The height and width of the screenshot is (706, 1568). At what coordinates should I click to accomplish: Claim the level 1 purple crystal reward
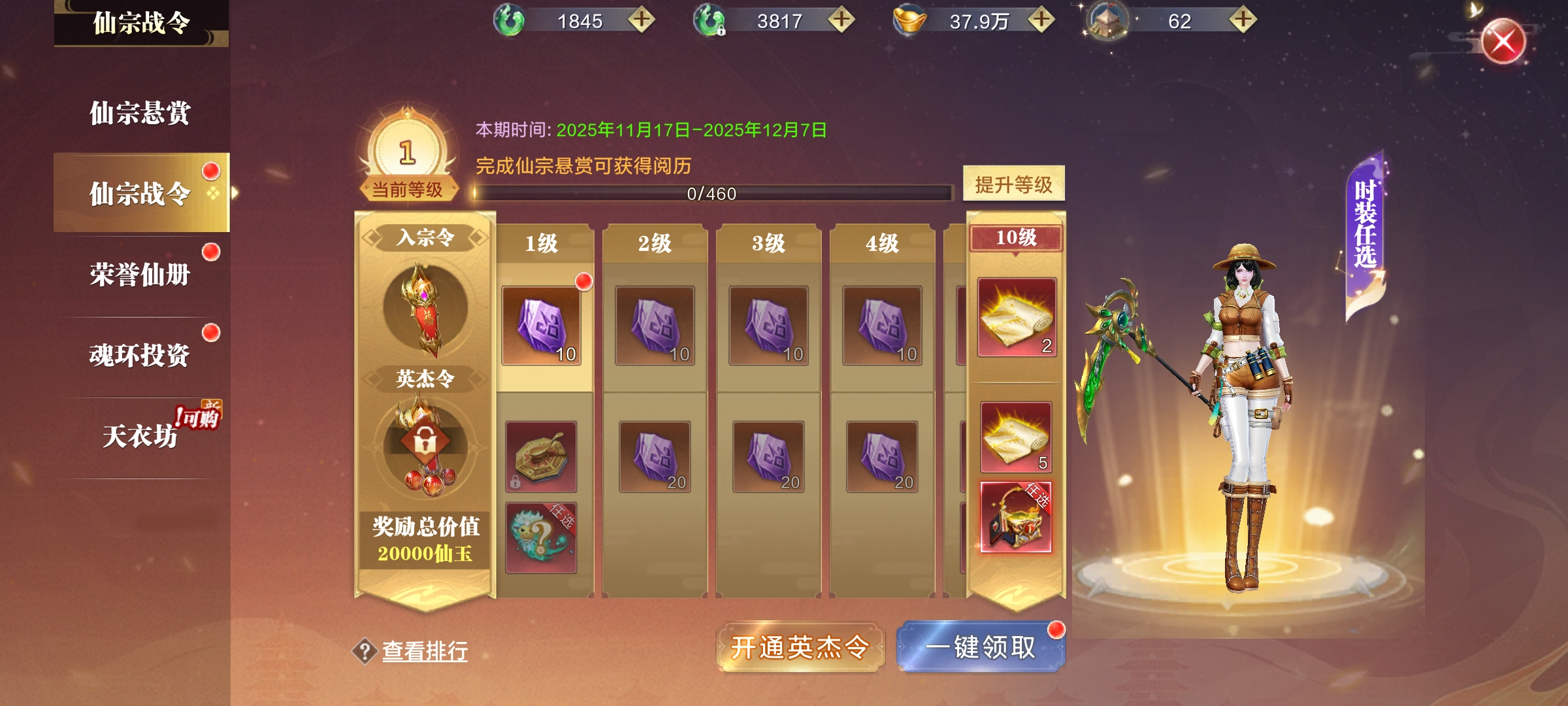(x=541, y=325)
